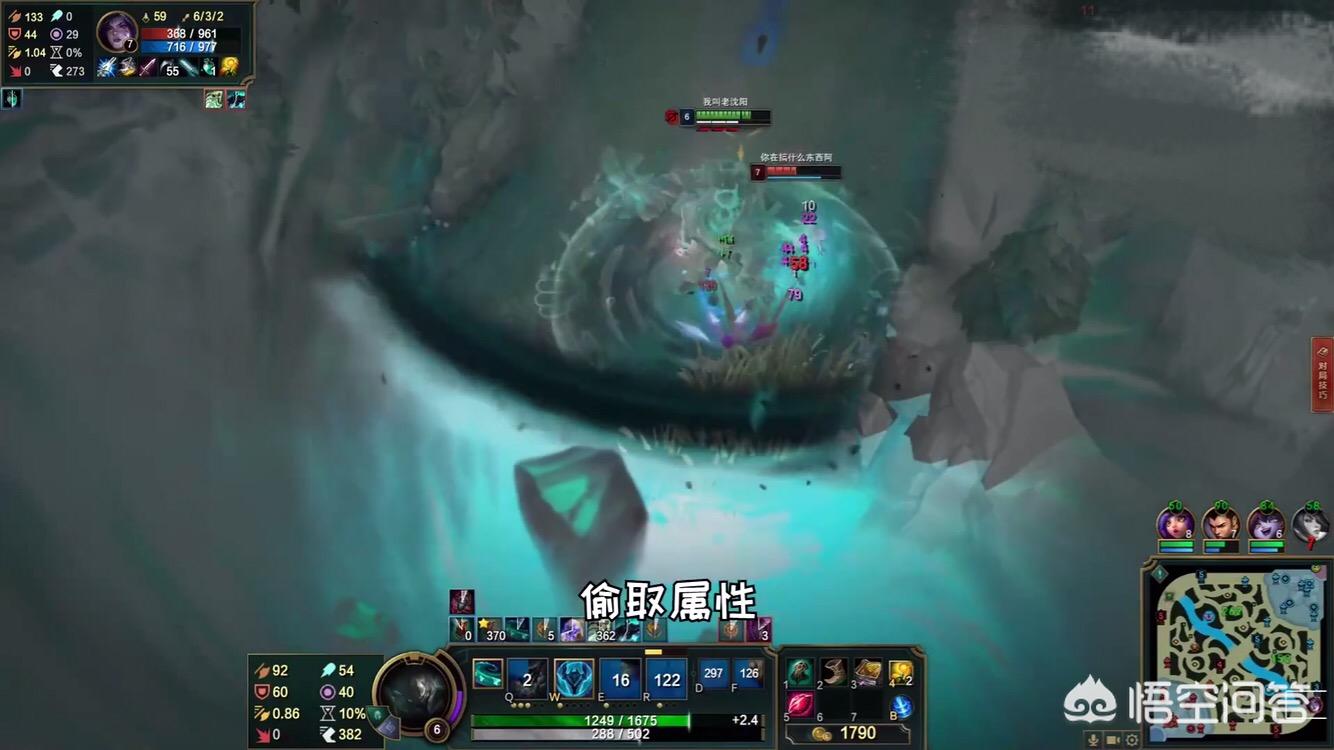Click the R ultimate showing 122 cooldown
The width and height of the screenshot is (1334, 750).
coord(667,679)
